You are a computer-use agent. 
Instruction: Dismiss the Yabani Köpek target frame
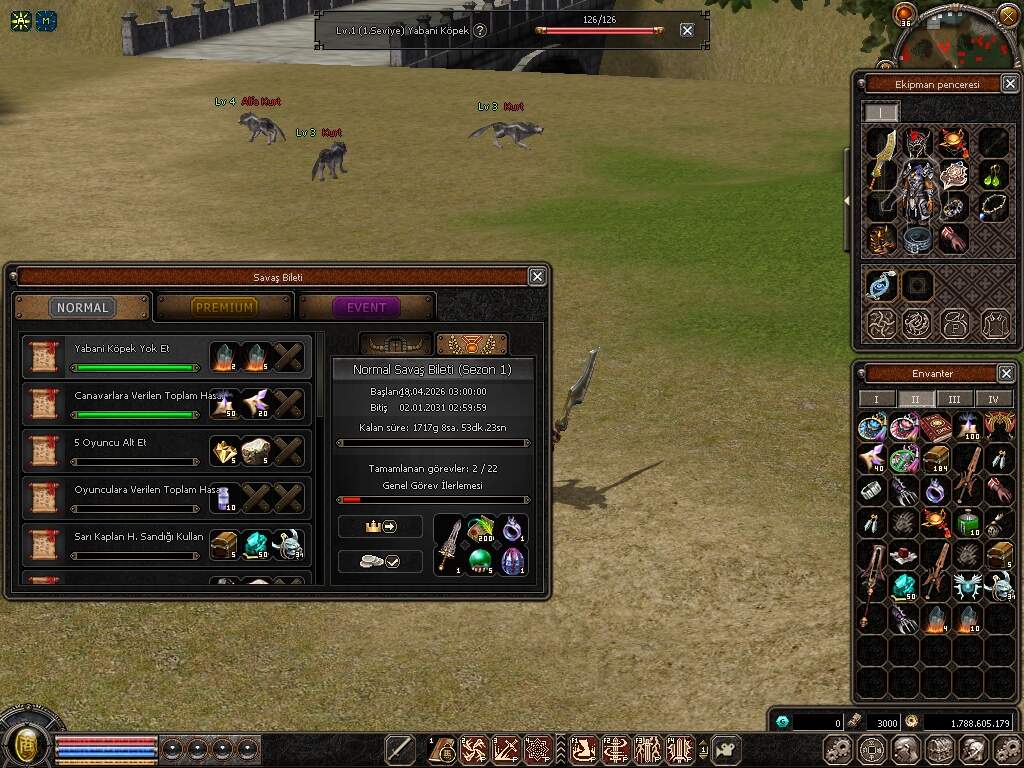tap(687, 30)
